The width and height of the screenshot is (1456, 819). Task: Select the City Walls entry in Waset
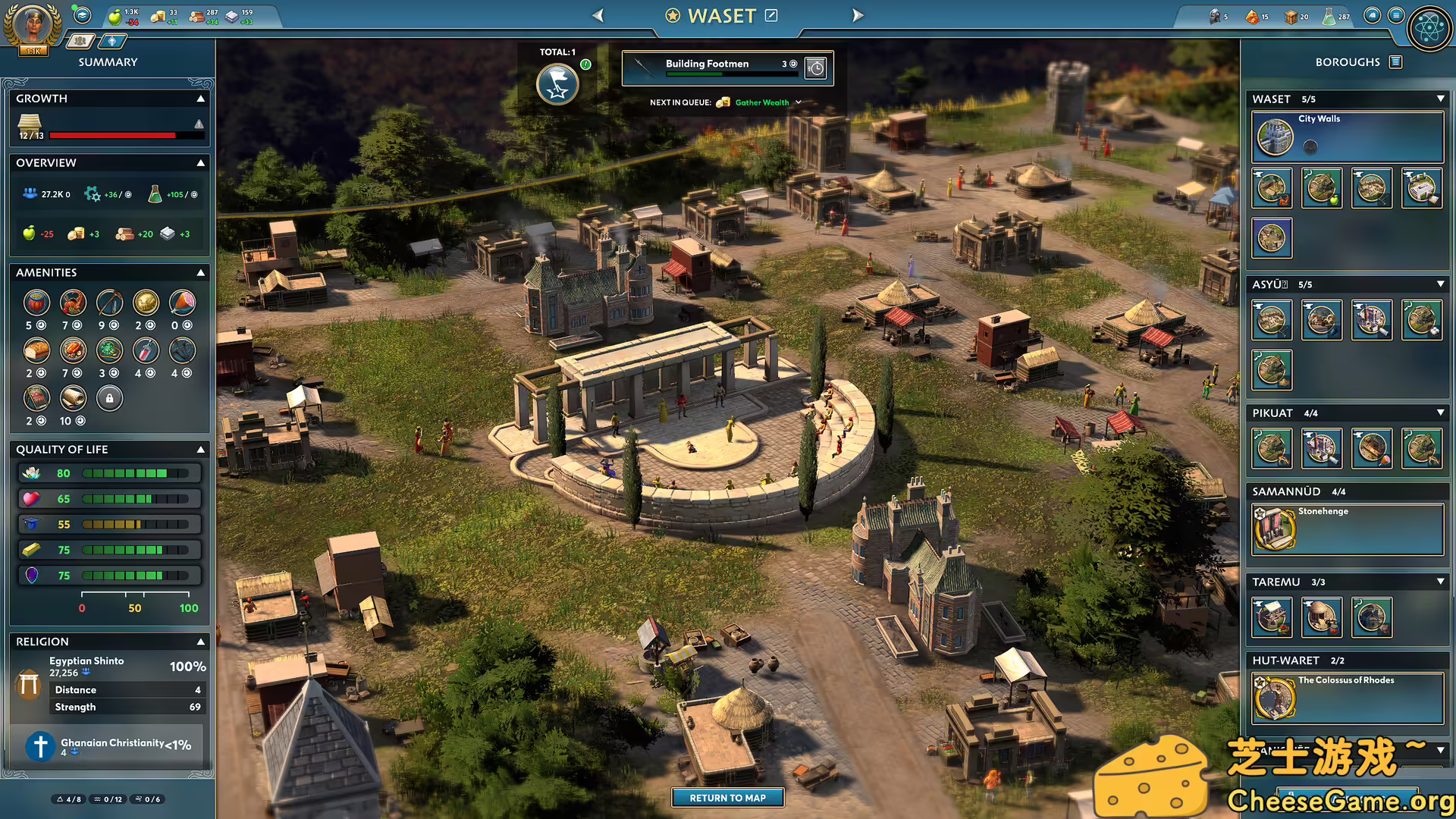pos(1347,136)
